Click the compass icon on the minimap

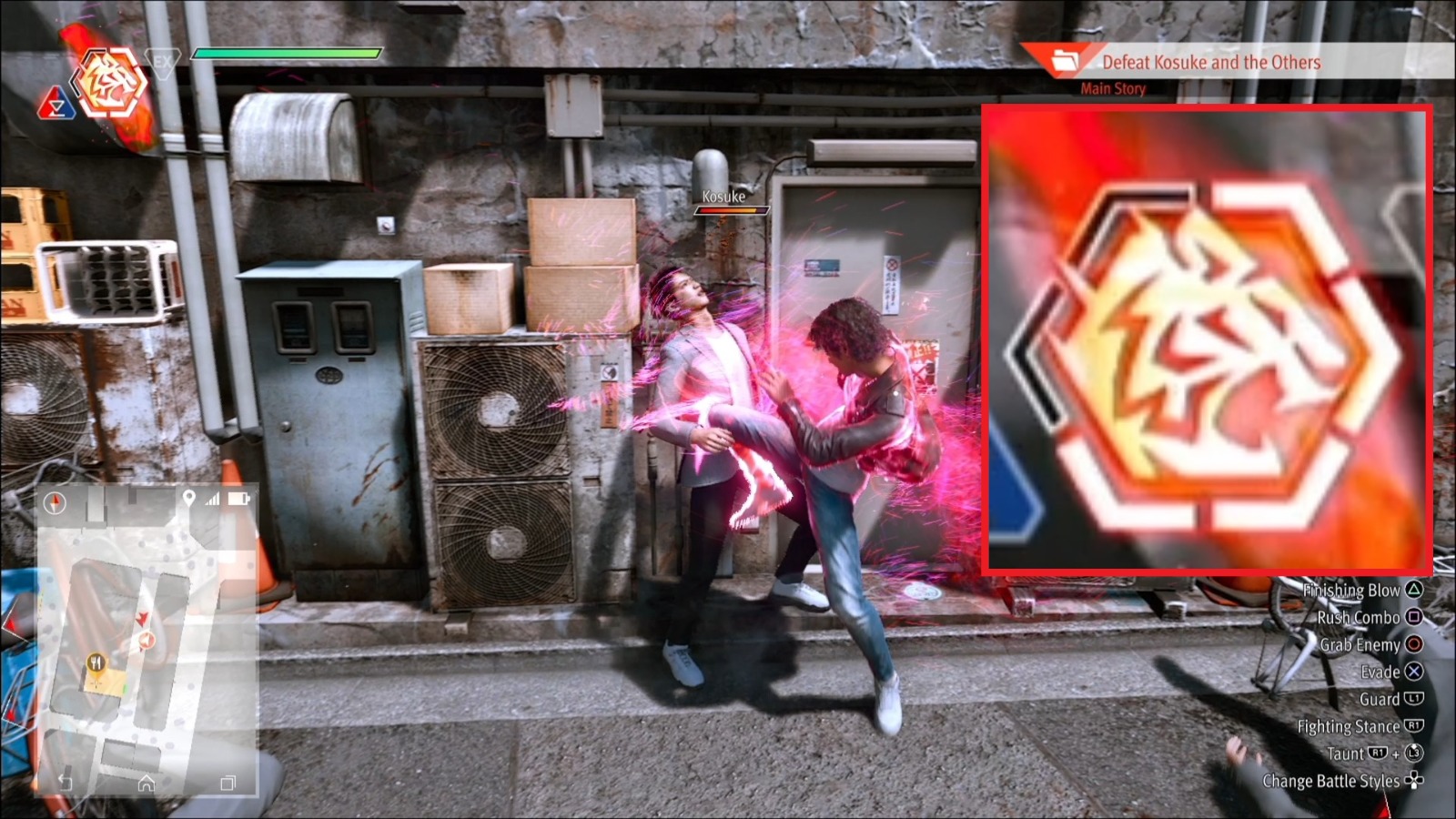click(x=55, y=500)
